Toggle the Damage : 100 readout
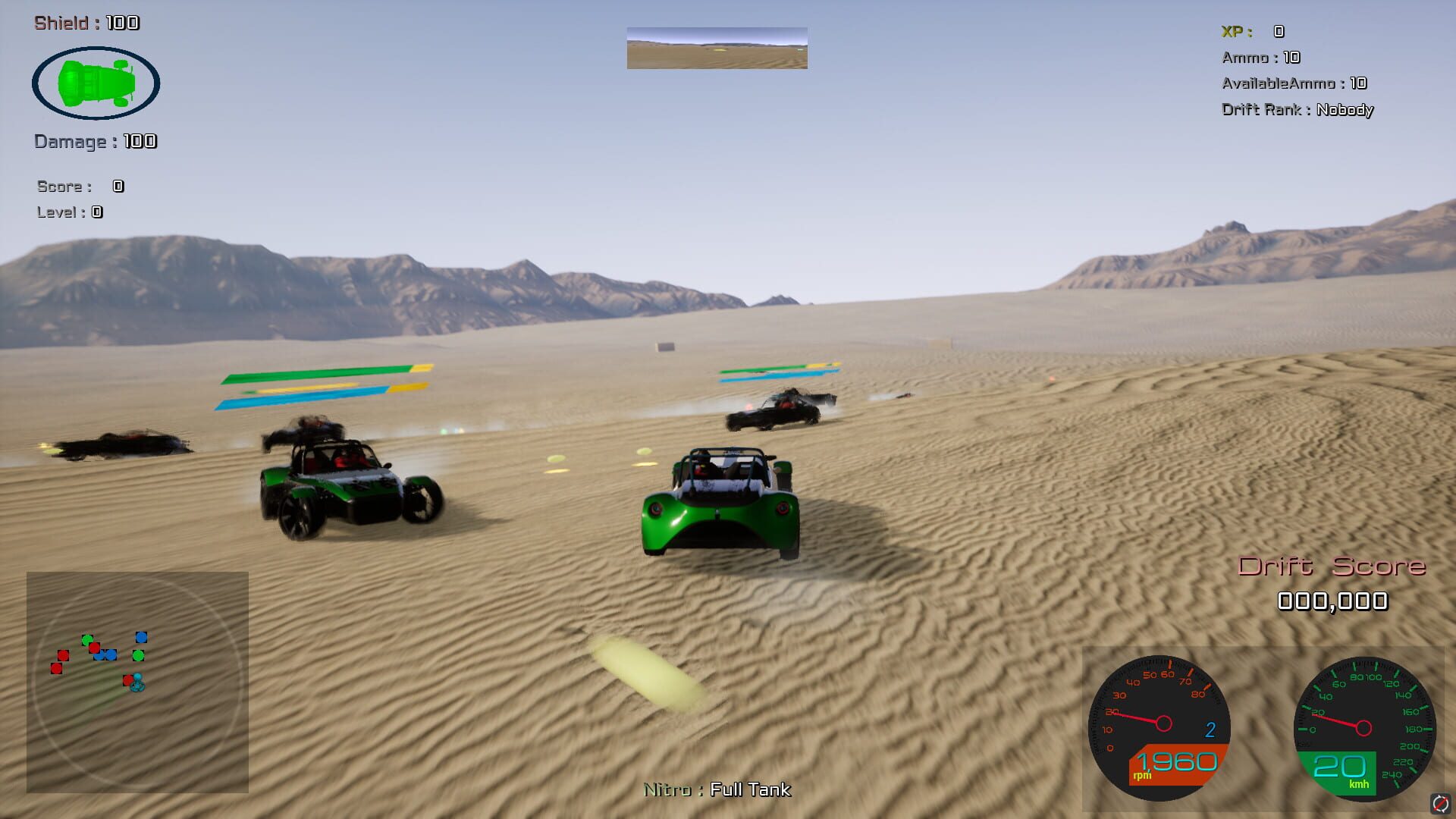Screen dimensions: 1456x819 (95, 141)
